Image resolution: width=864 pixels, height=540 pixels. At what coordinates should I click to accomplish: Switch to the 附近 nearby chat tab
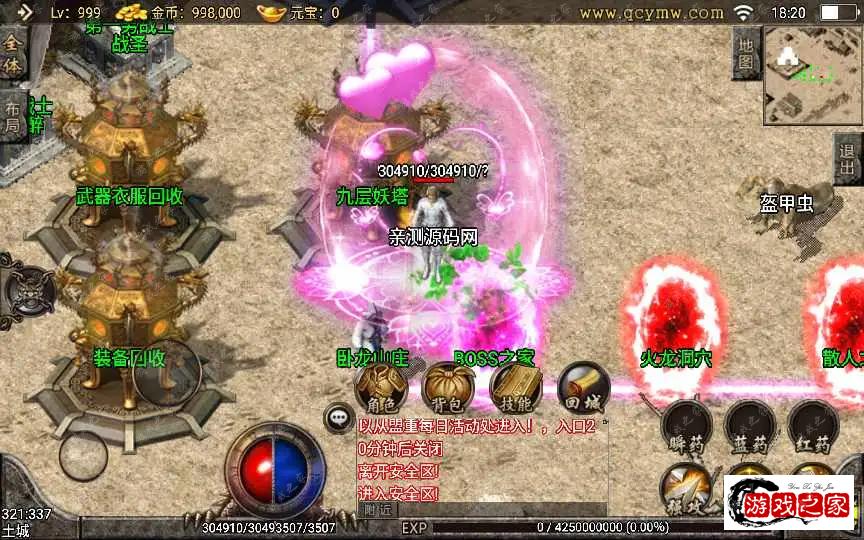(x=376, y=510)
